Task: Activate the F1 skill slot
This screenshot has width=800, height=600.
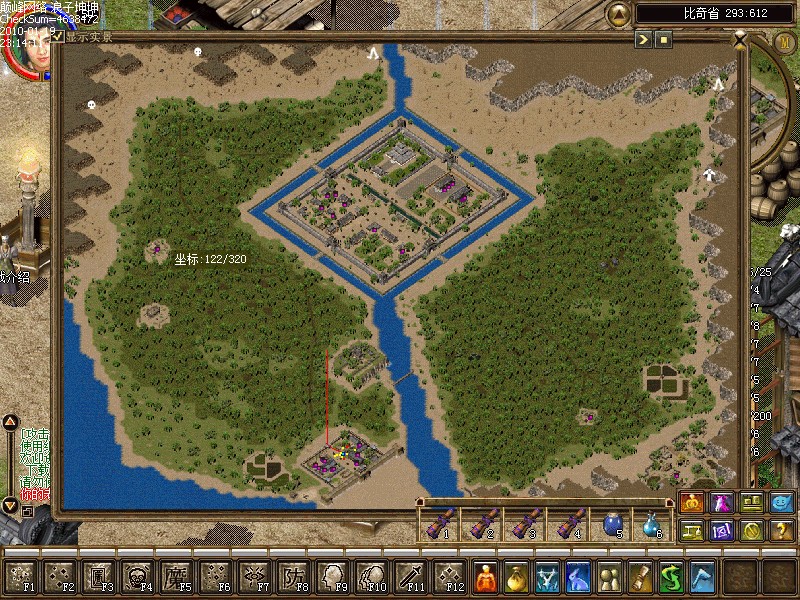Action: click(22, 577)
